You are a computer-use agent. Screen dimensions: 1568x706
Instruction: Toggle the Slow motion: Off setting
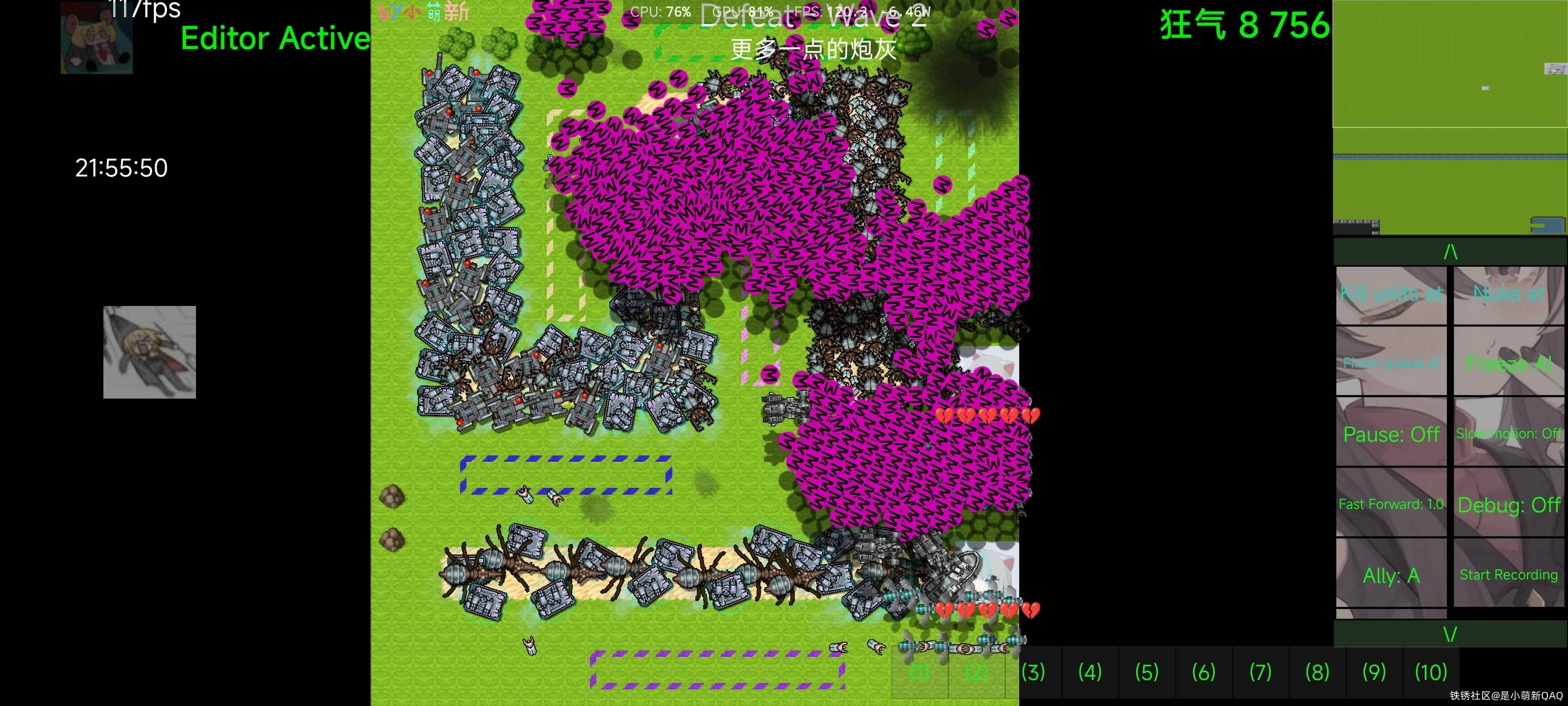coord(1508,434)
